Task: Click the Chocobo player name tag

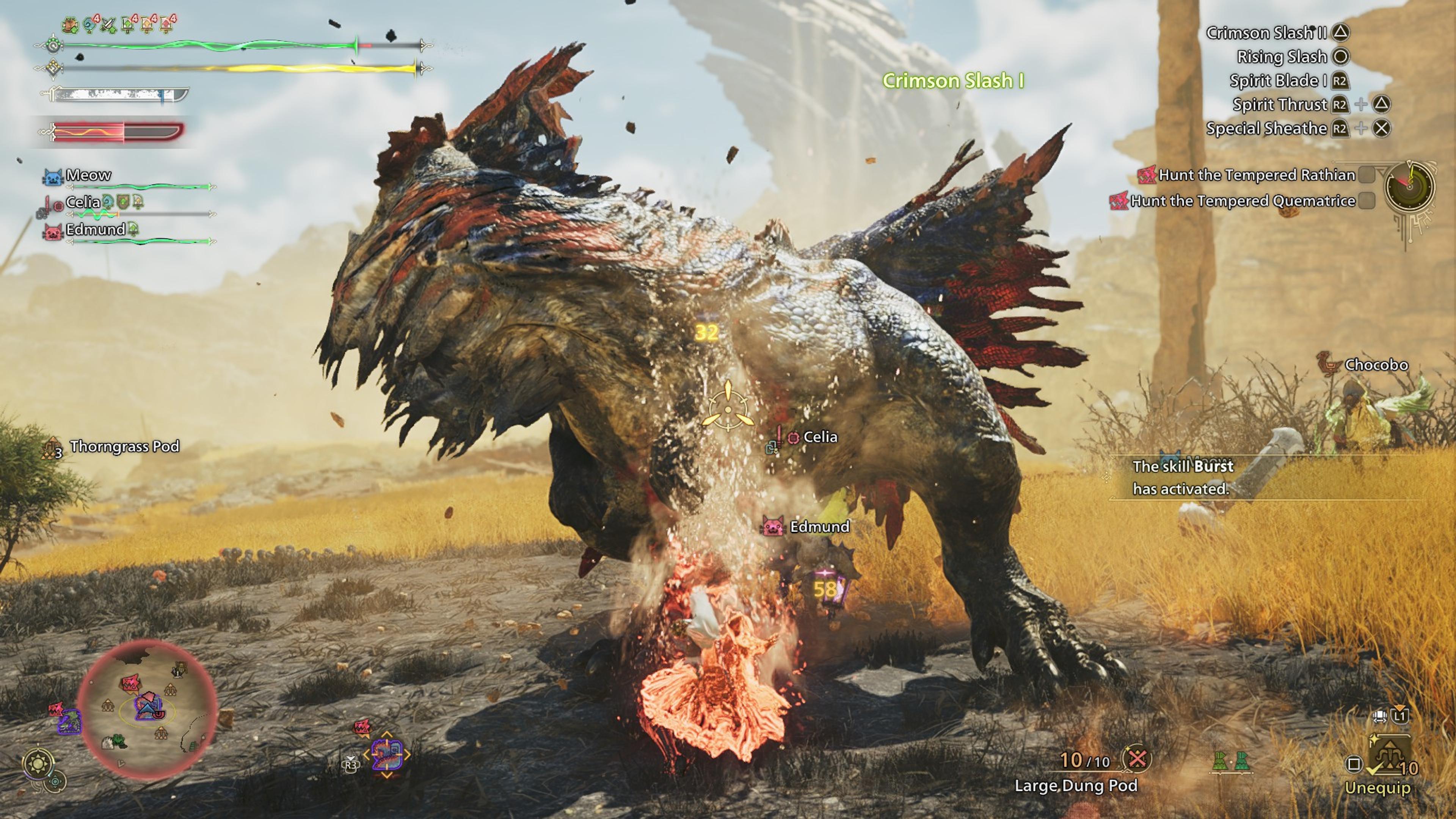Action: pos(1375,365)
